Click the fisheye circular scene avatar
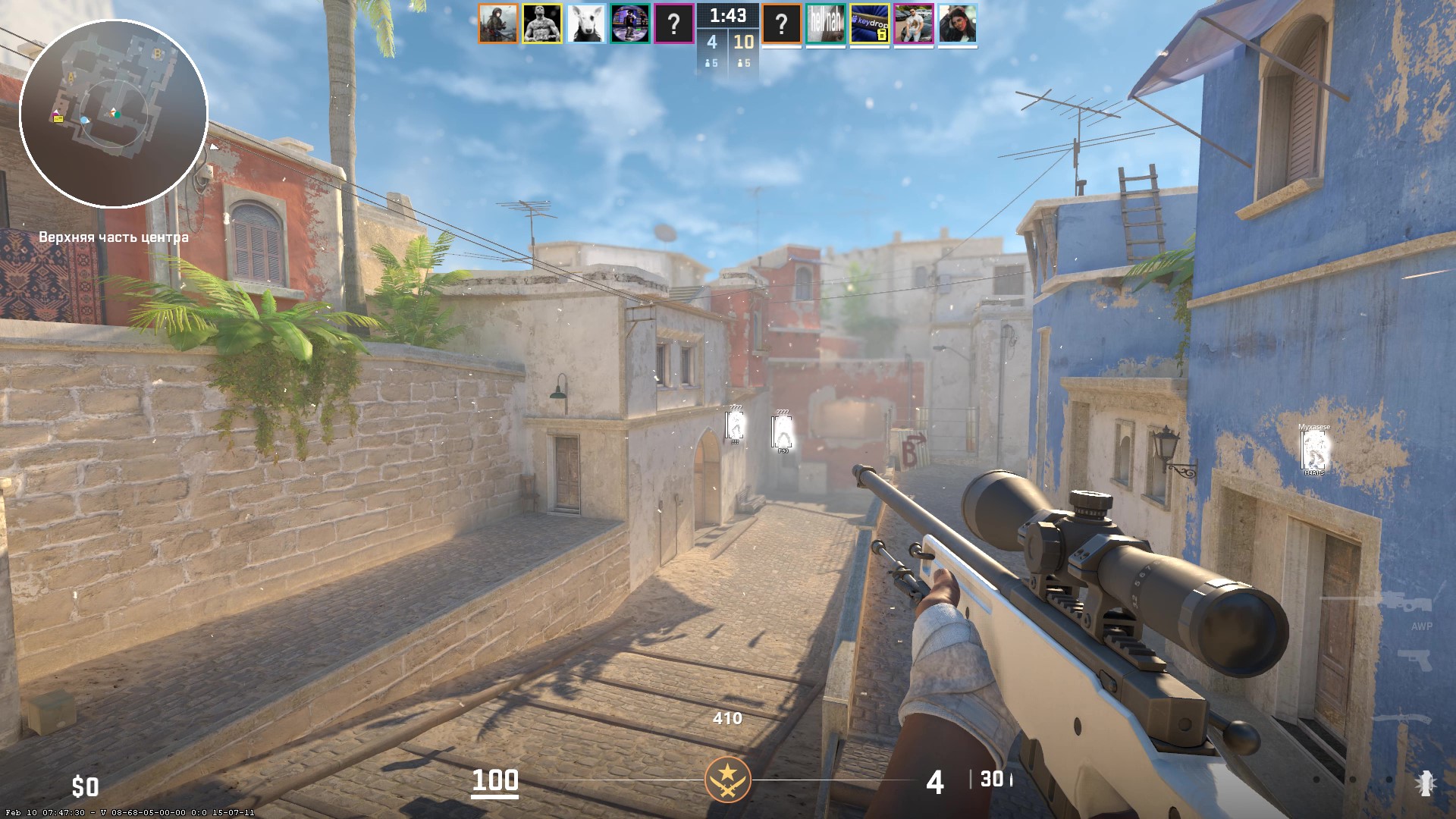 (x=630, y=24)
